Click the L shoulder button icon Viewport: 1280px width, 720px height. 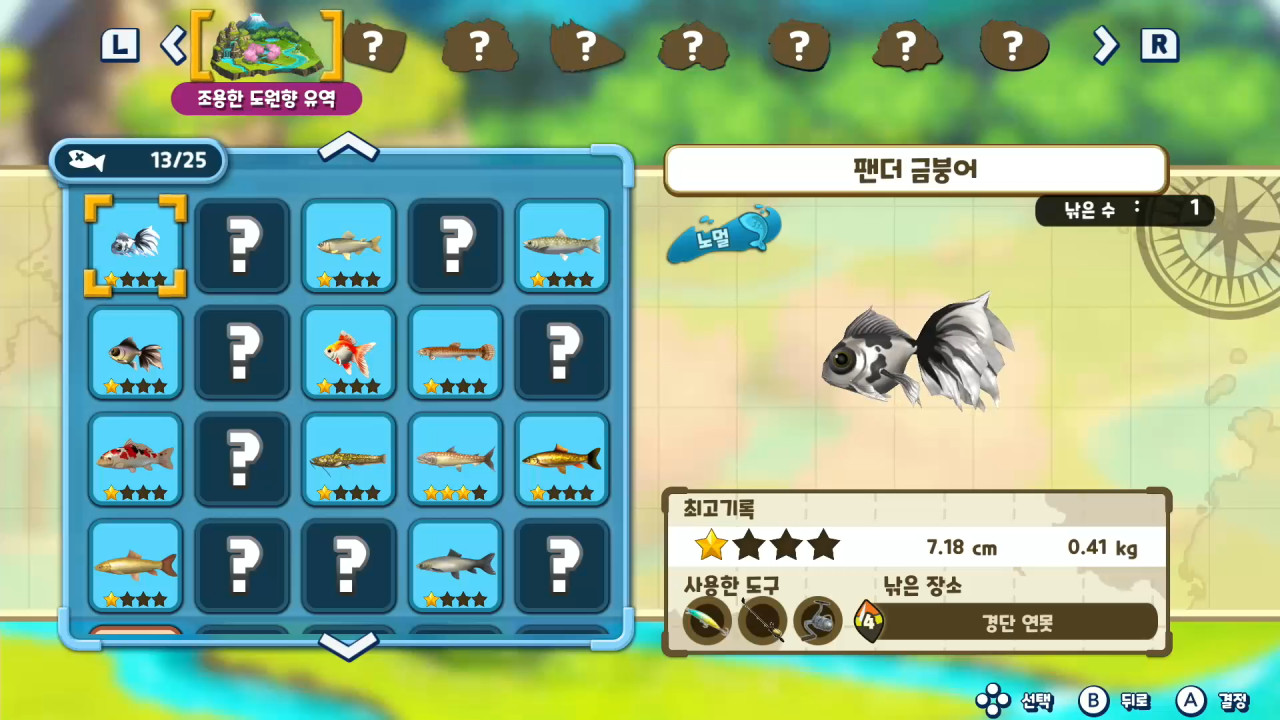[x=119, y=45]
